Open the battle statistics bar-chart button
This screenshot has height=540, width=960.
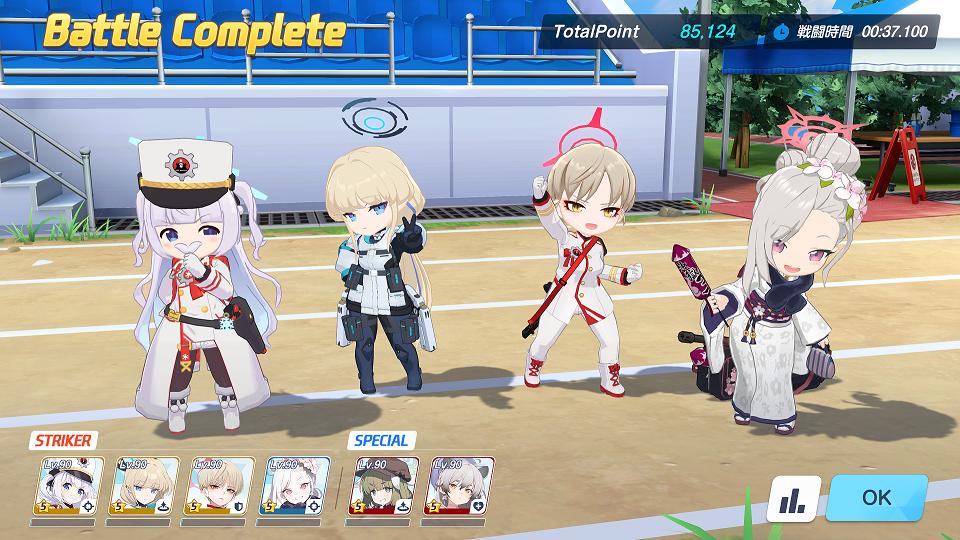tap(794, 498)
